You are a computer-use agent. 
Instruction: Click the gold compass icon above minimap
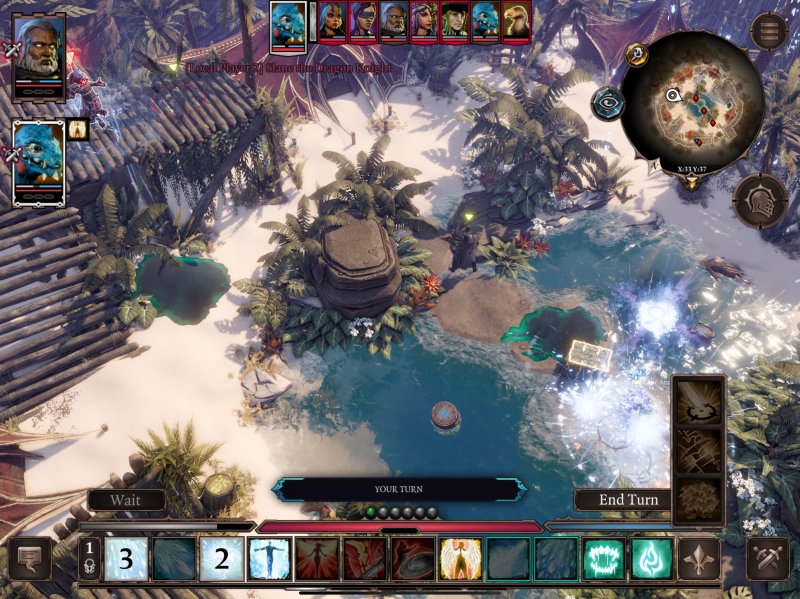pyautogui.click(x=636, y=54)
